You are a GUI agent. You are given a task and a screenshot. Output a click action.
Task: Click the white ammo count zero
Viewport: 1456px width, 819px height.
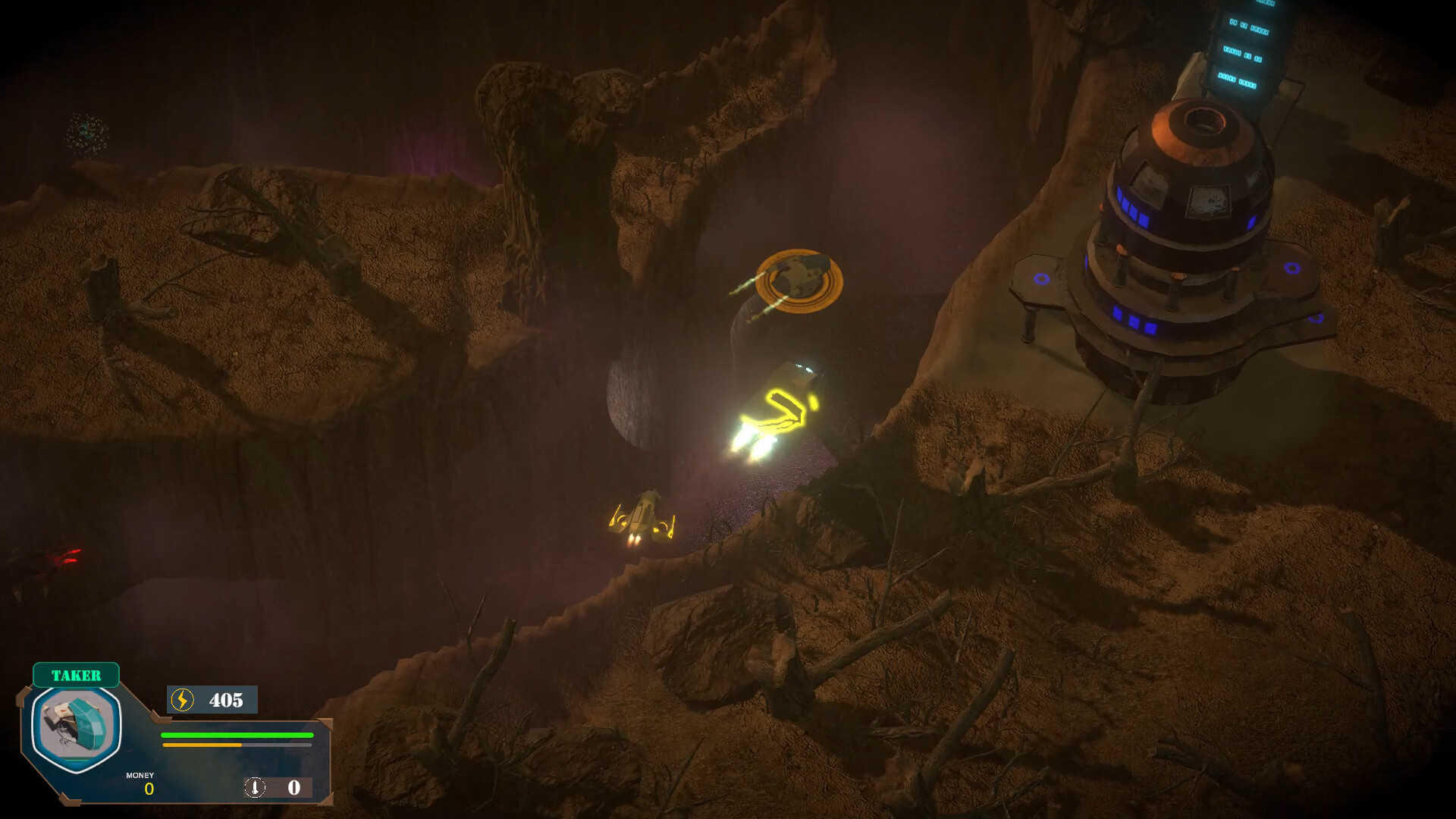(294, 787)
